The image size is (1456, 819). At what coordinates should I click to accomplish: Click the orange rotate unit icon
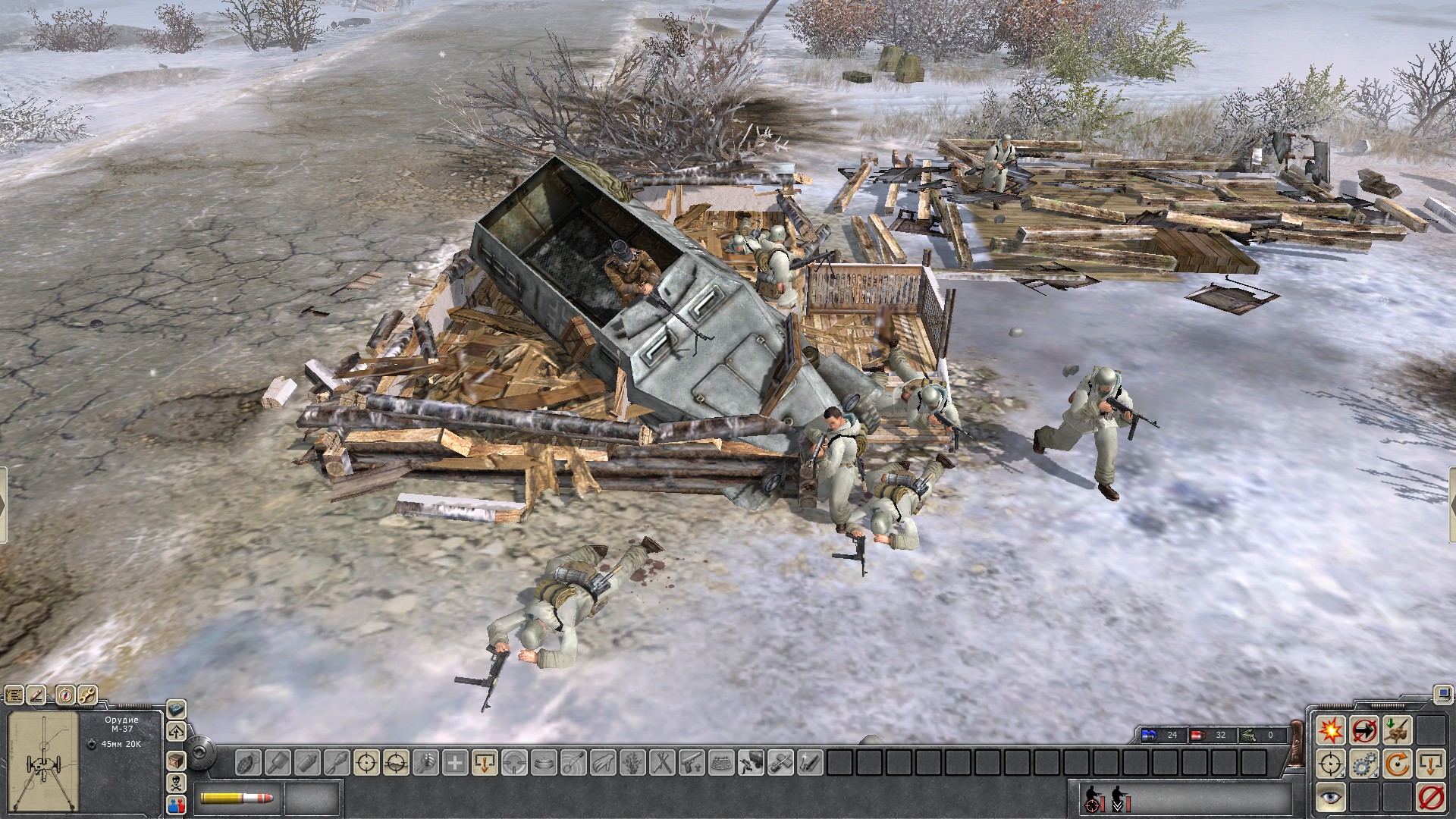pyautogui.click(x=1395, y=763)
